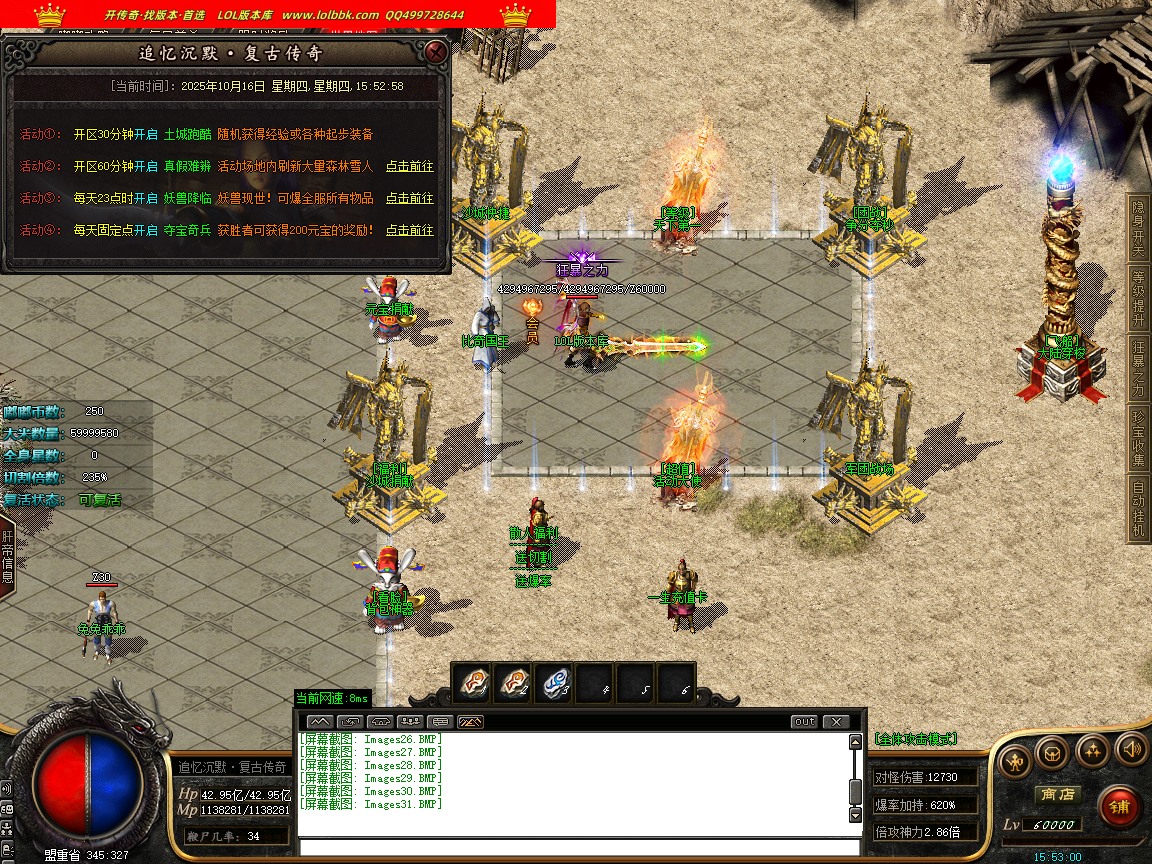Open the 珍宝收集 side tab
Viewport: 1152px width, 864px height.
click(x=1138, y=437)
